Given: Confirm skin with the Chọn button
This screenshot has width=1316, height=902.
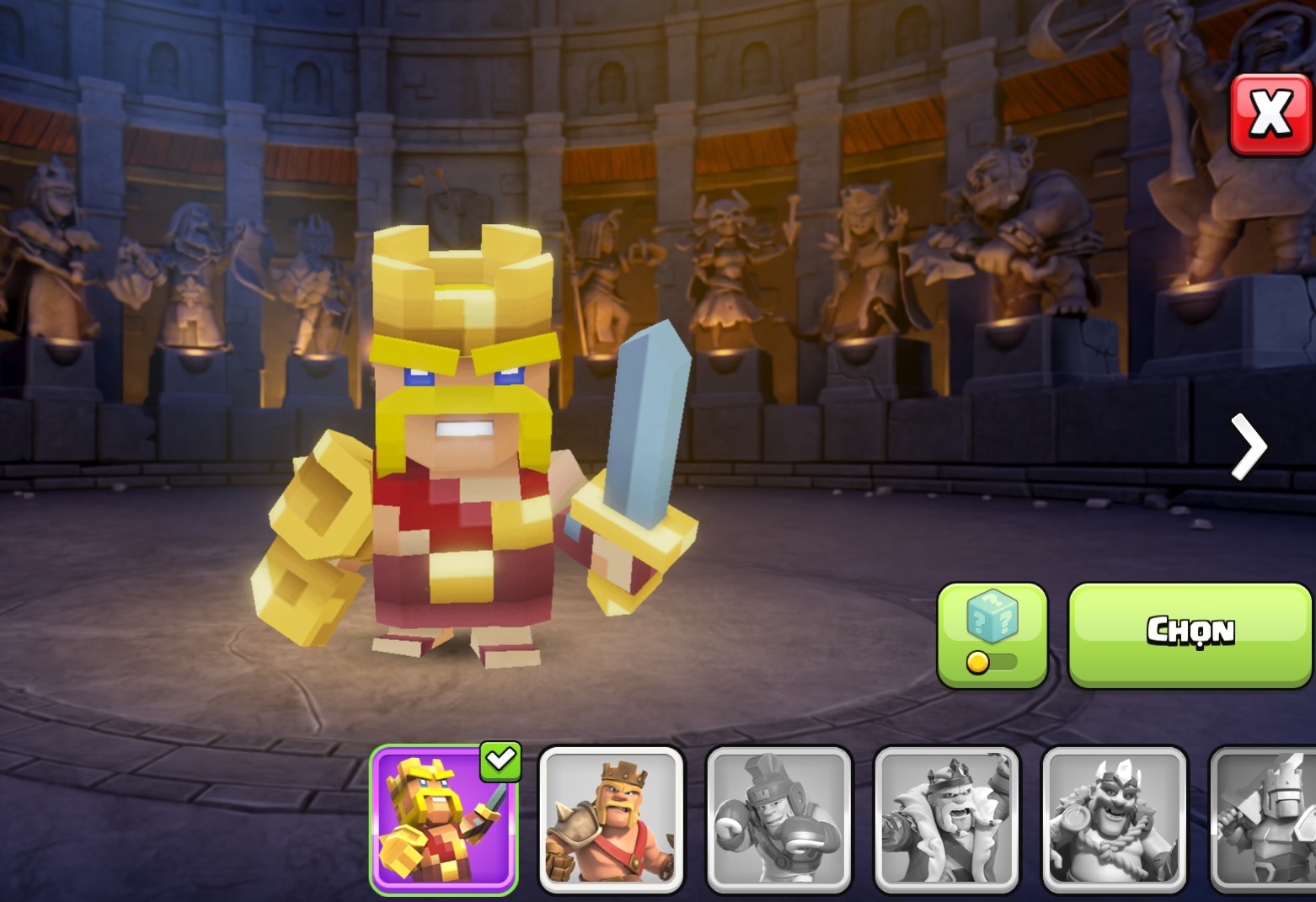Looking at the screenshot, I should tap(1190, 635).
